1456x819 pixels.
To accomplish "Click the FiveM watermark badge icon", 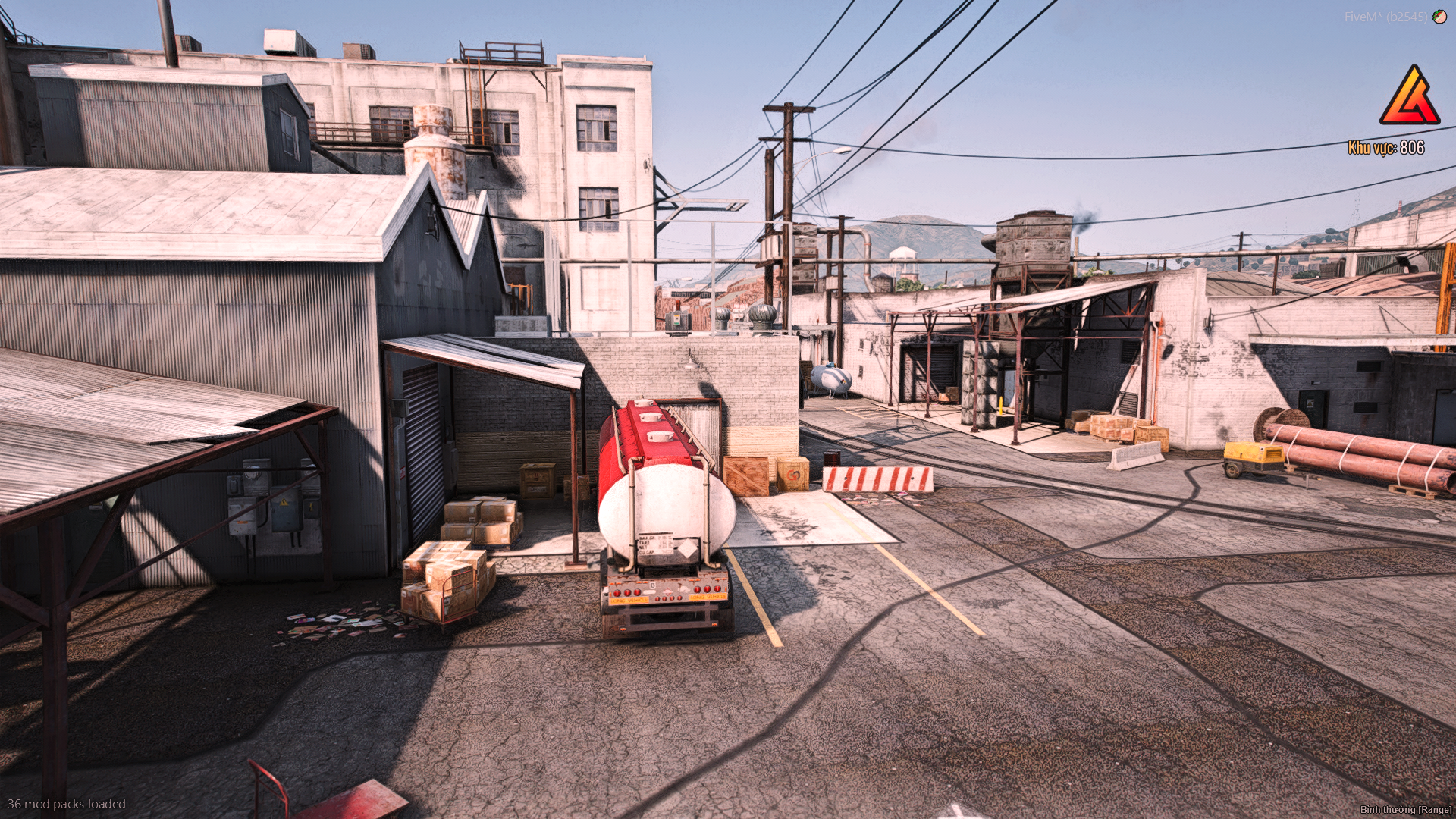I will point(1439,16).
